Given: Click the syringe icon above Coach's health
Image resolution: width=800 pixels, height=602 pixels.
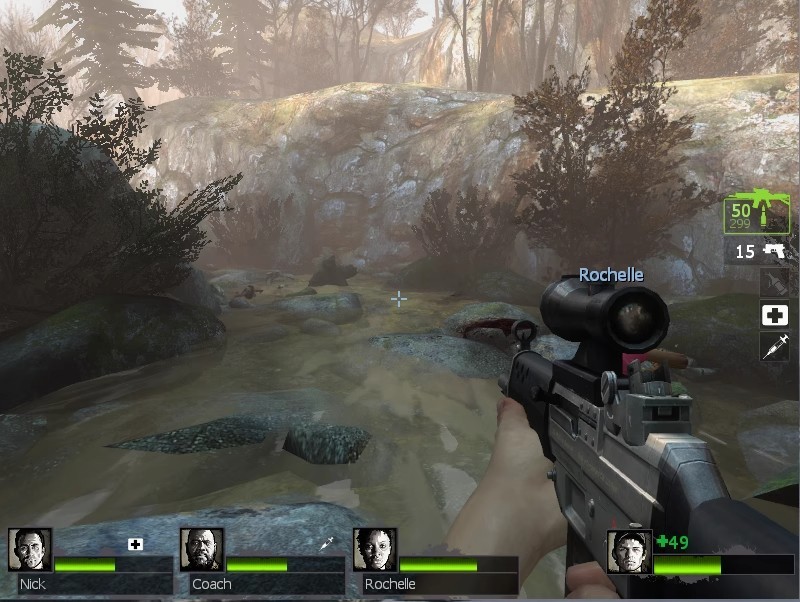Looking at the screenshot, I should [326, 544].
